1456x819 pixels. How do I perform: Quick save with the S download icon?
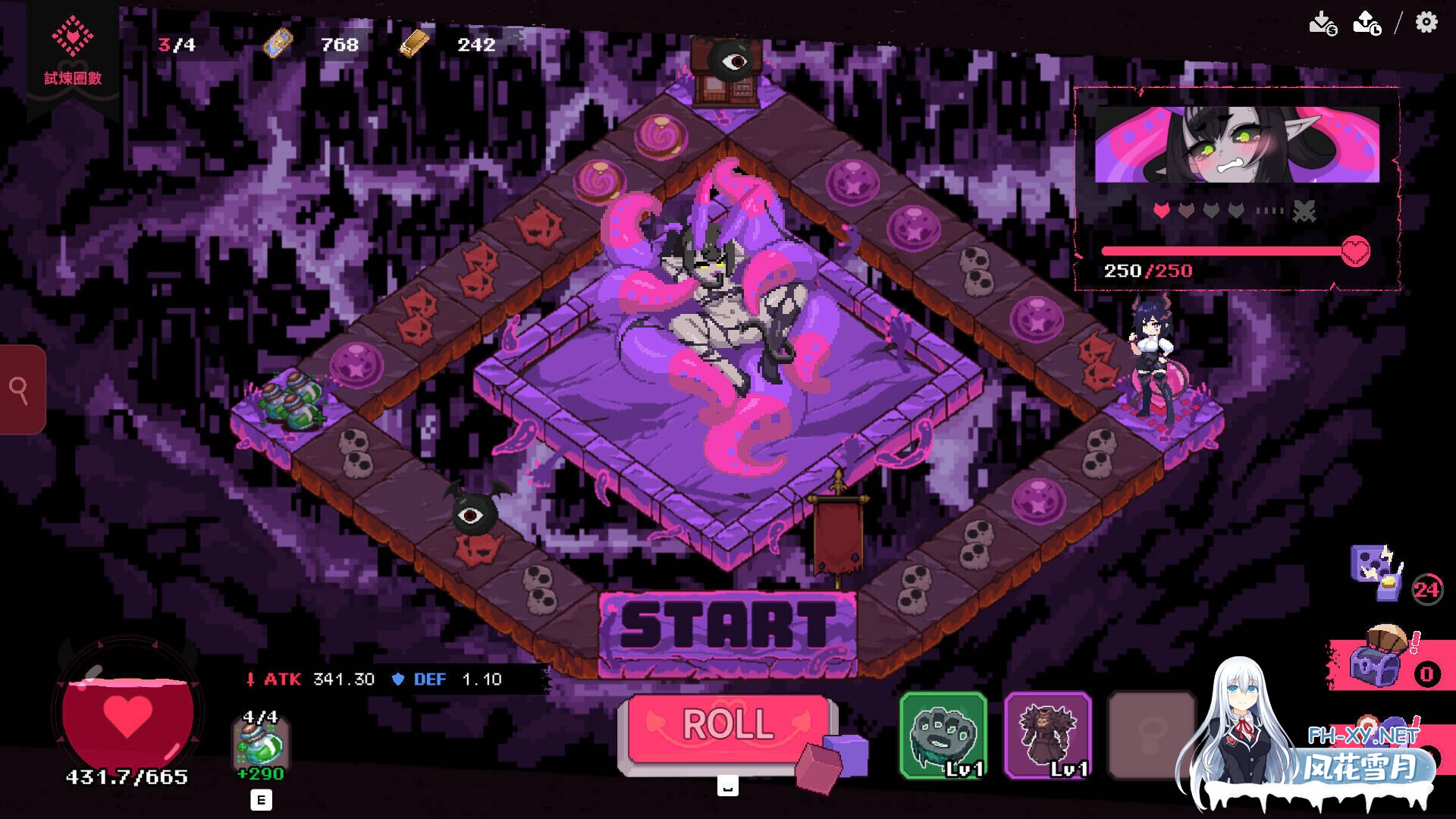[1322, 23]
